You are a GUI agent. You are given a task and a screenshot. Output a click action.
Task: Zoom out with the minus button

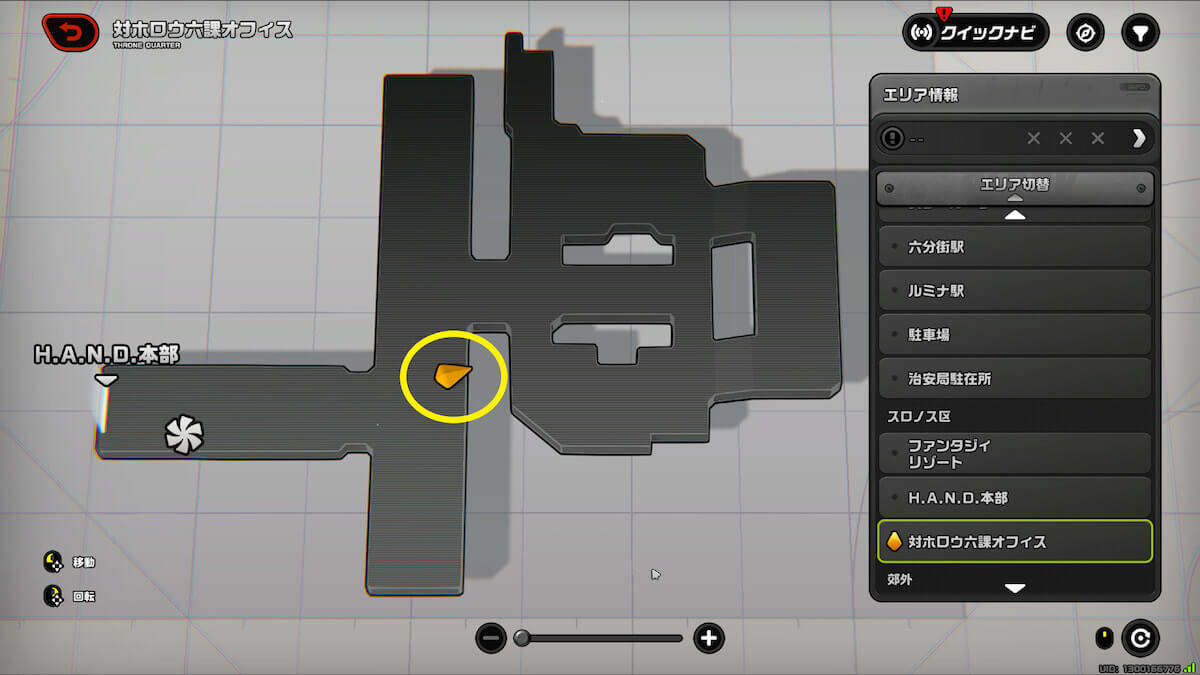(x=490, y=638)
